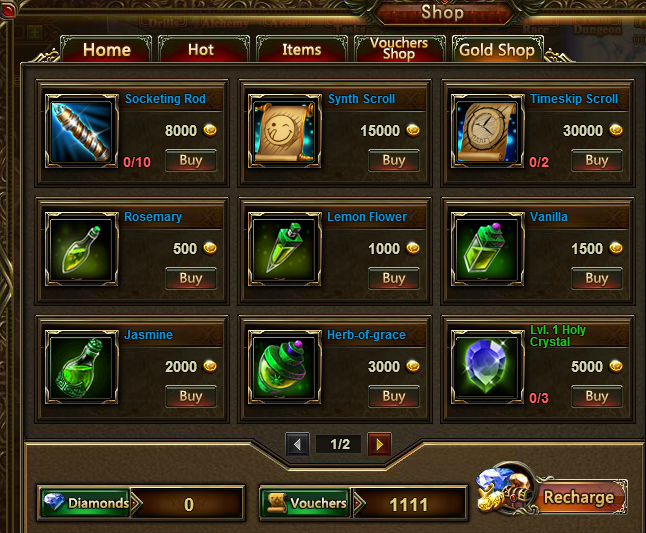646x533 pixels.
Task: Buy the Rosemary potion
Action: [190, 278]
